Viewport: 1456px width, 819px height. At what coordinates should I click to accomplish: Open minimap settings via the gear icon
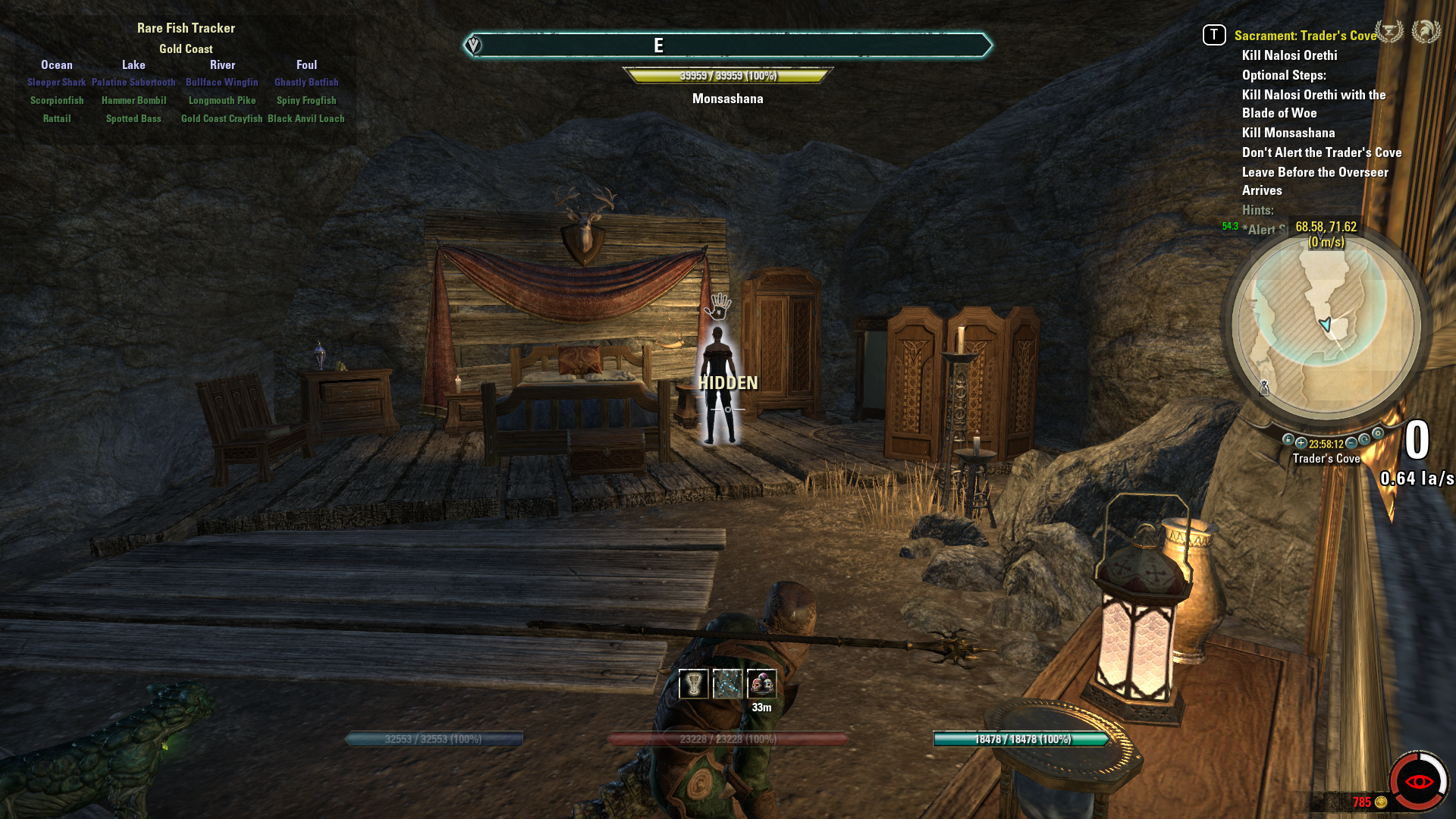[x=1378, y=434]
